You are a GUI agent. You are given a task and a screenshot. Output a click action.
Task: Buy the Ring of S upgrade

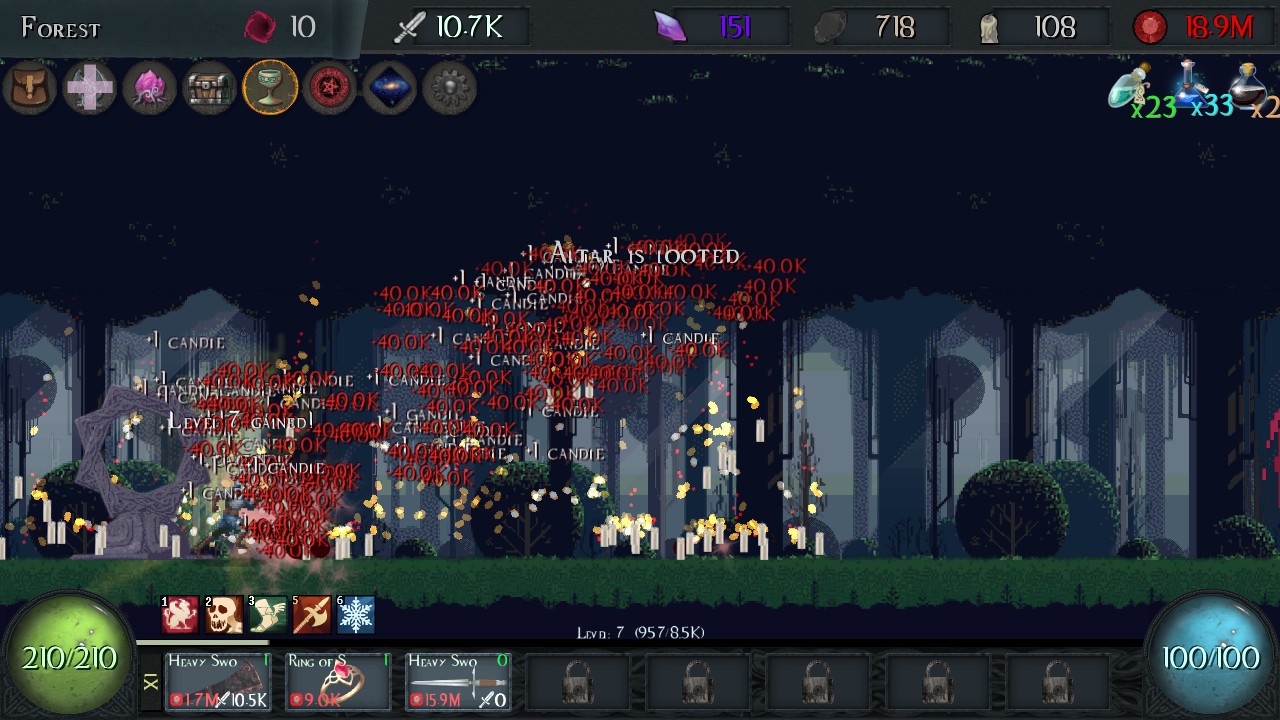pyautogui.click(x=338, y=681)
